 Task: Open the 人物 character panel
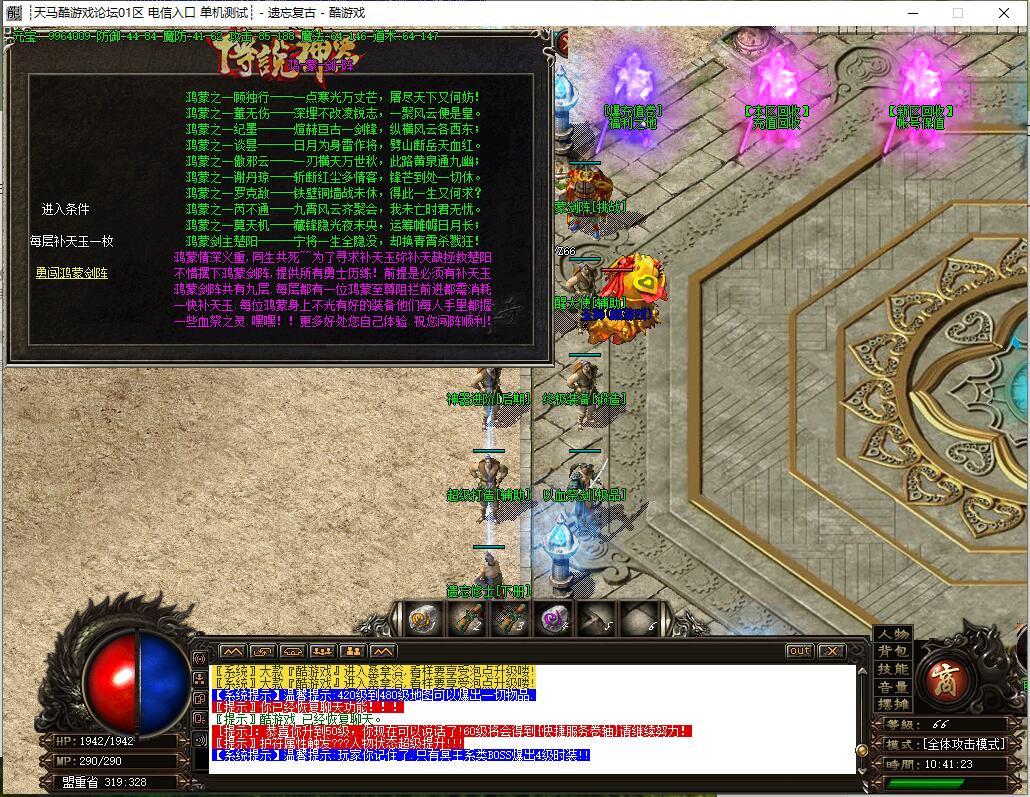pos(893,634)
